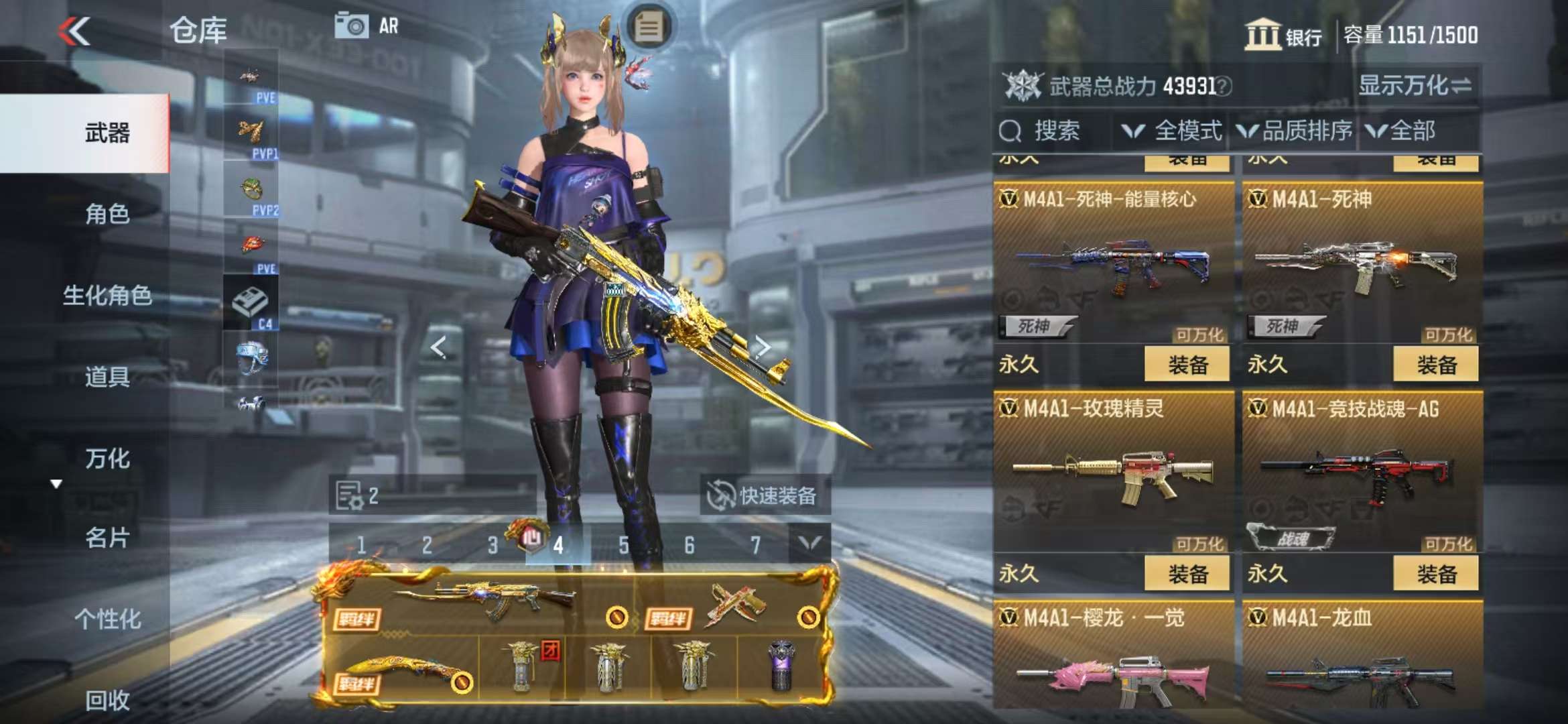Screen dimensions: 1568x724
Task: Go back using the double-arrow button
Action: 74,31
